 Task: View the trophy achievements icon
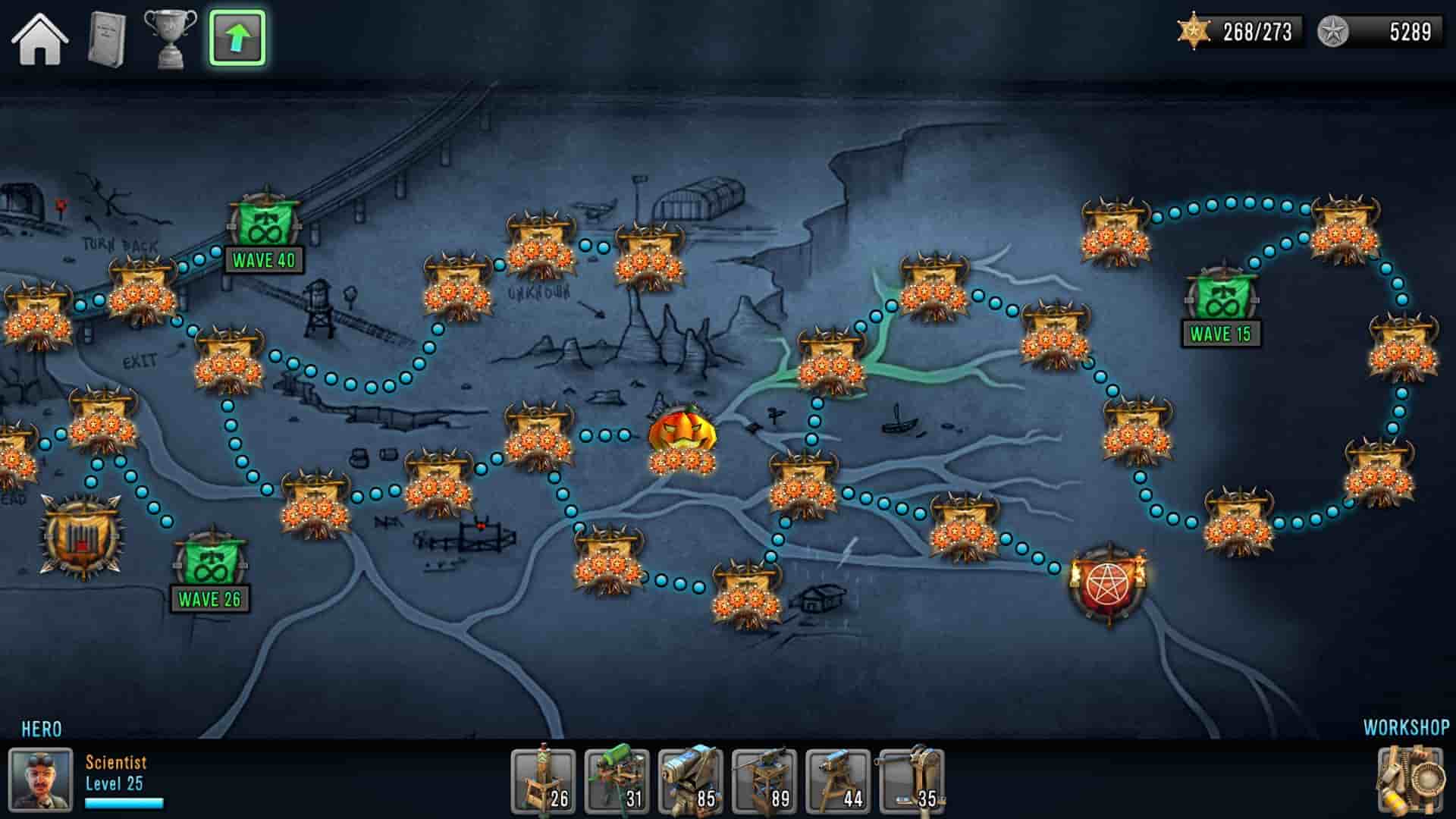(x=170, y=38)
